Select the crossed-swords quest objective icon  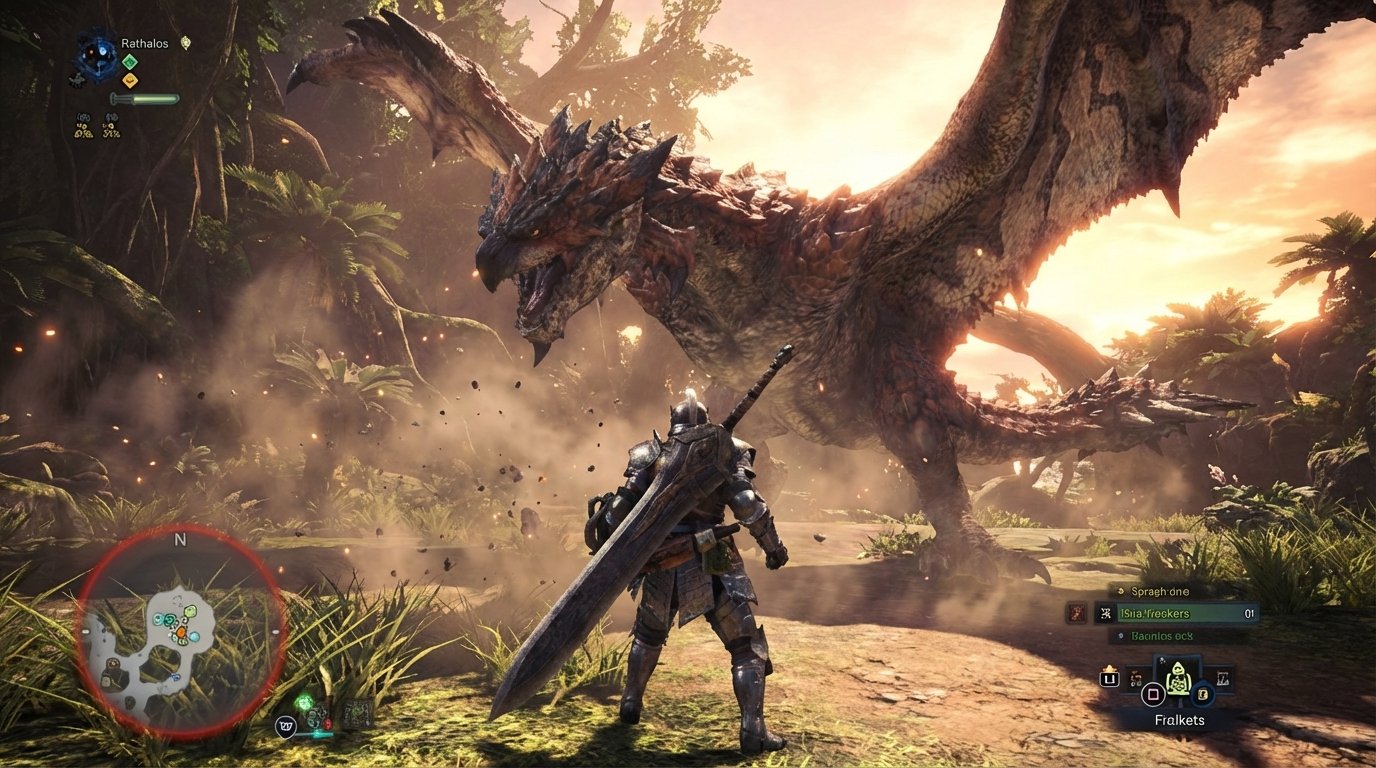(1106, 613)
